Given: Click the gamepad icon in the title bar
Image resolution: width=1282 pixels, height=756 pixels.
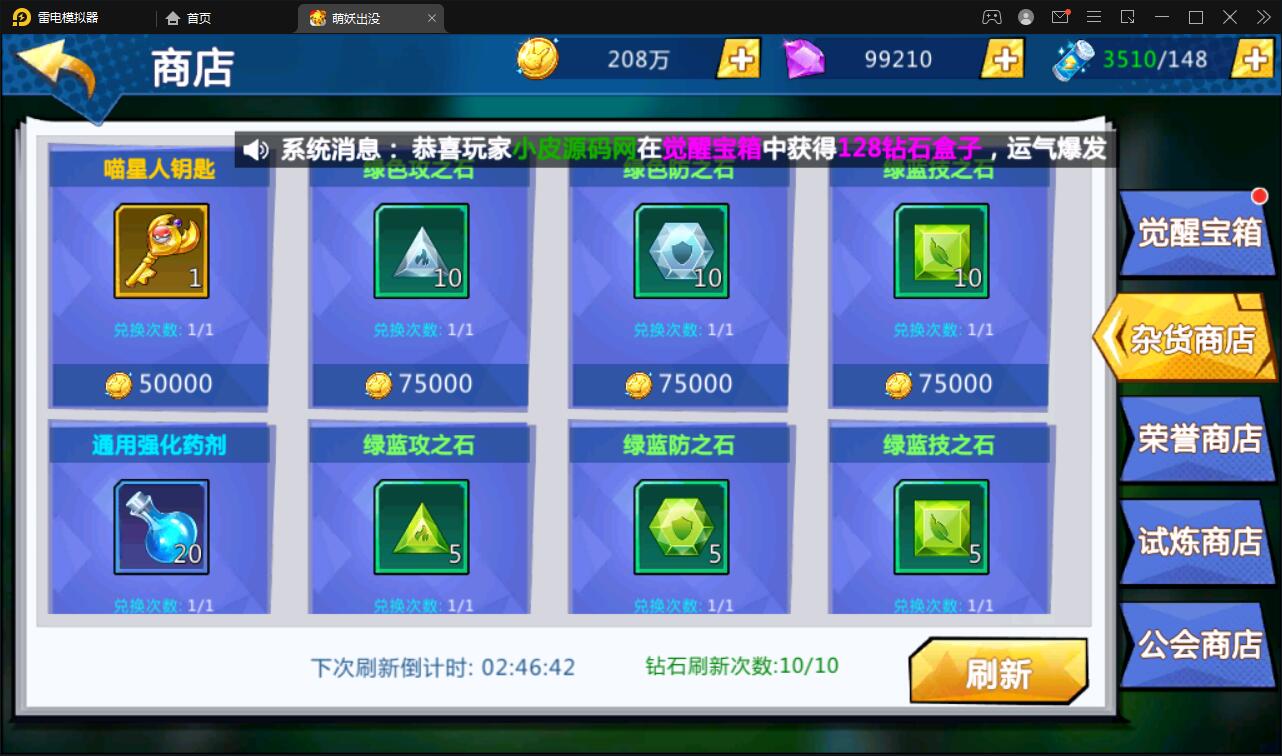Looking at the screenshot, I should pyautogui.click(x=991, y=17).
